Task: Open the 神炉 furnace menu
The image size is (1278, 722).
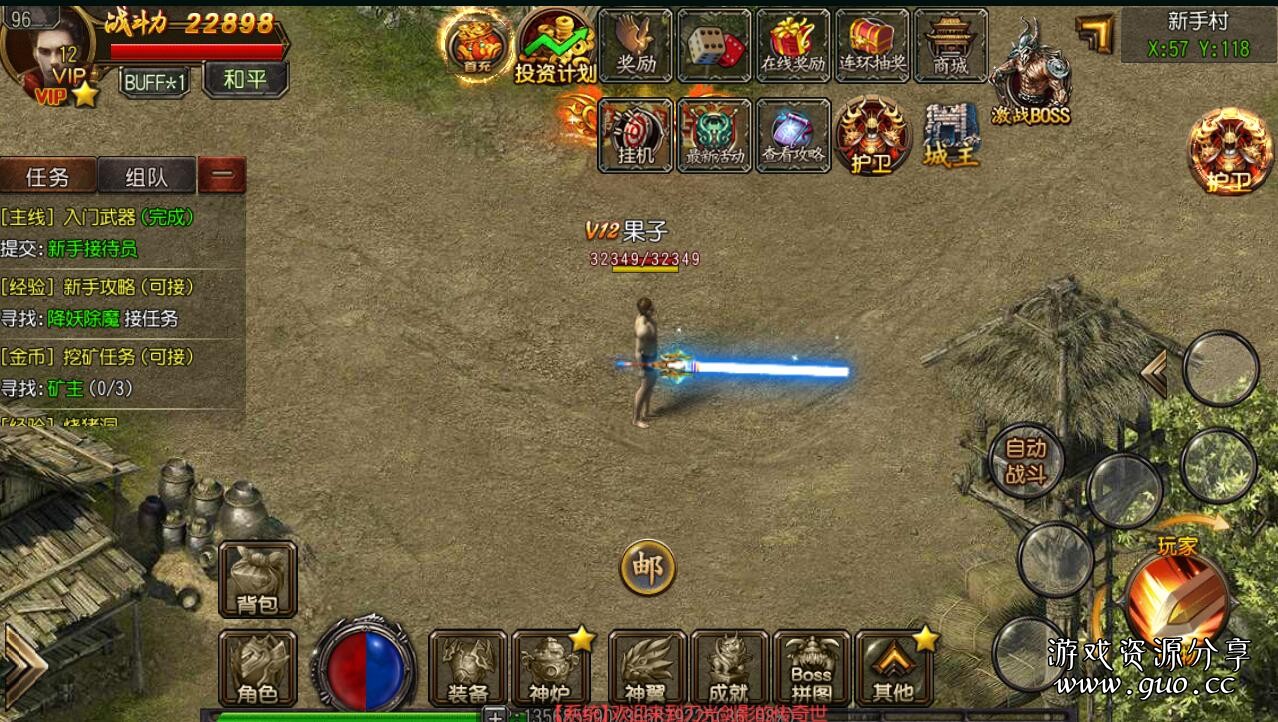Action: tap(550, 668)
